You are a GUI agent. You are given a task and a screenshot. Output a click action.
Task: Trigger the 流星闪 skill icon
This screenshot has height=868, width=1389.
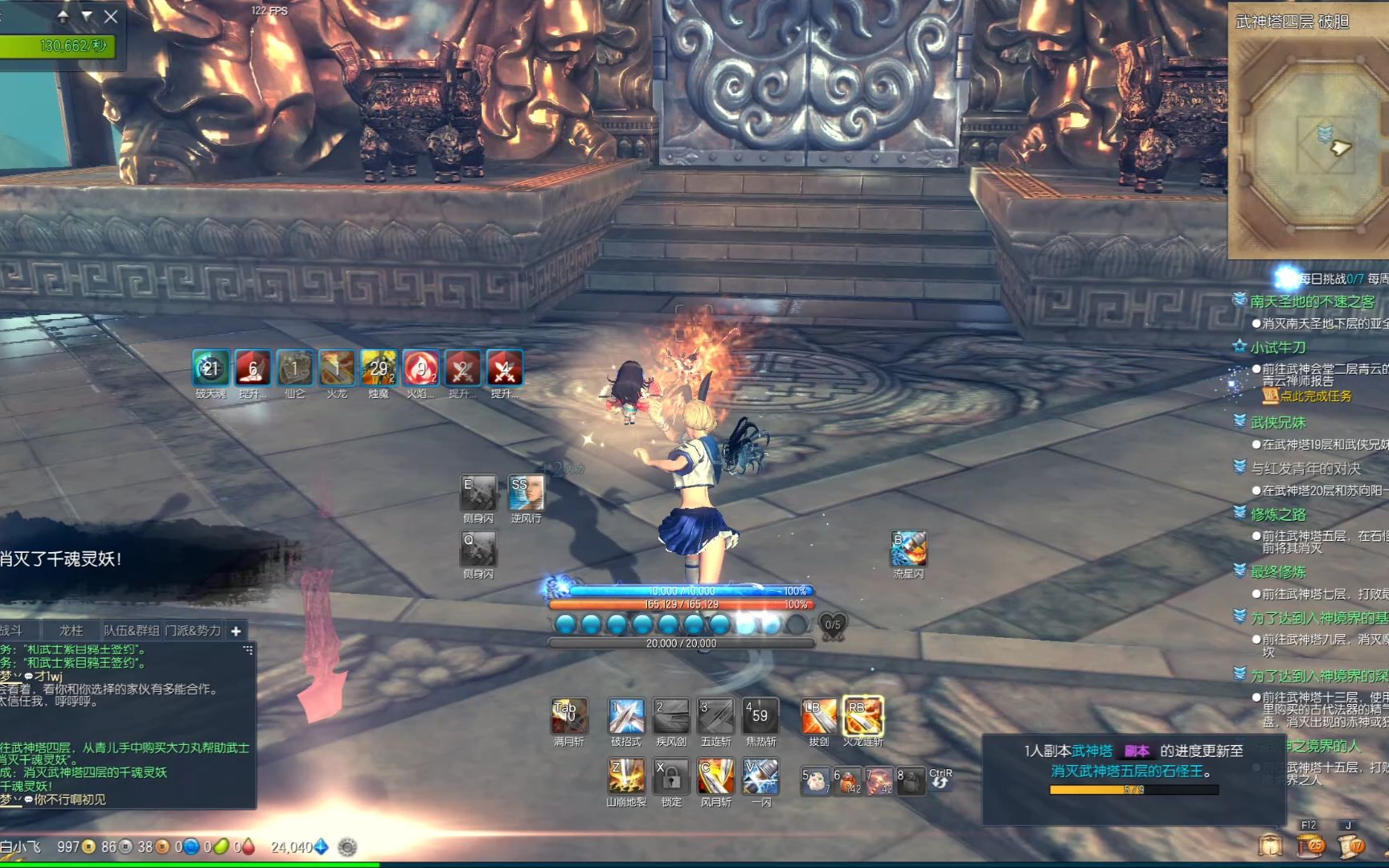[x=908, y=548]
